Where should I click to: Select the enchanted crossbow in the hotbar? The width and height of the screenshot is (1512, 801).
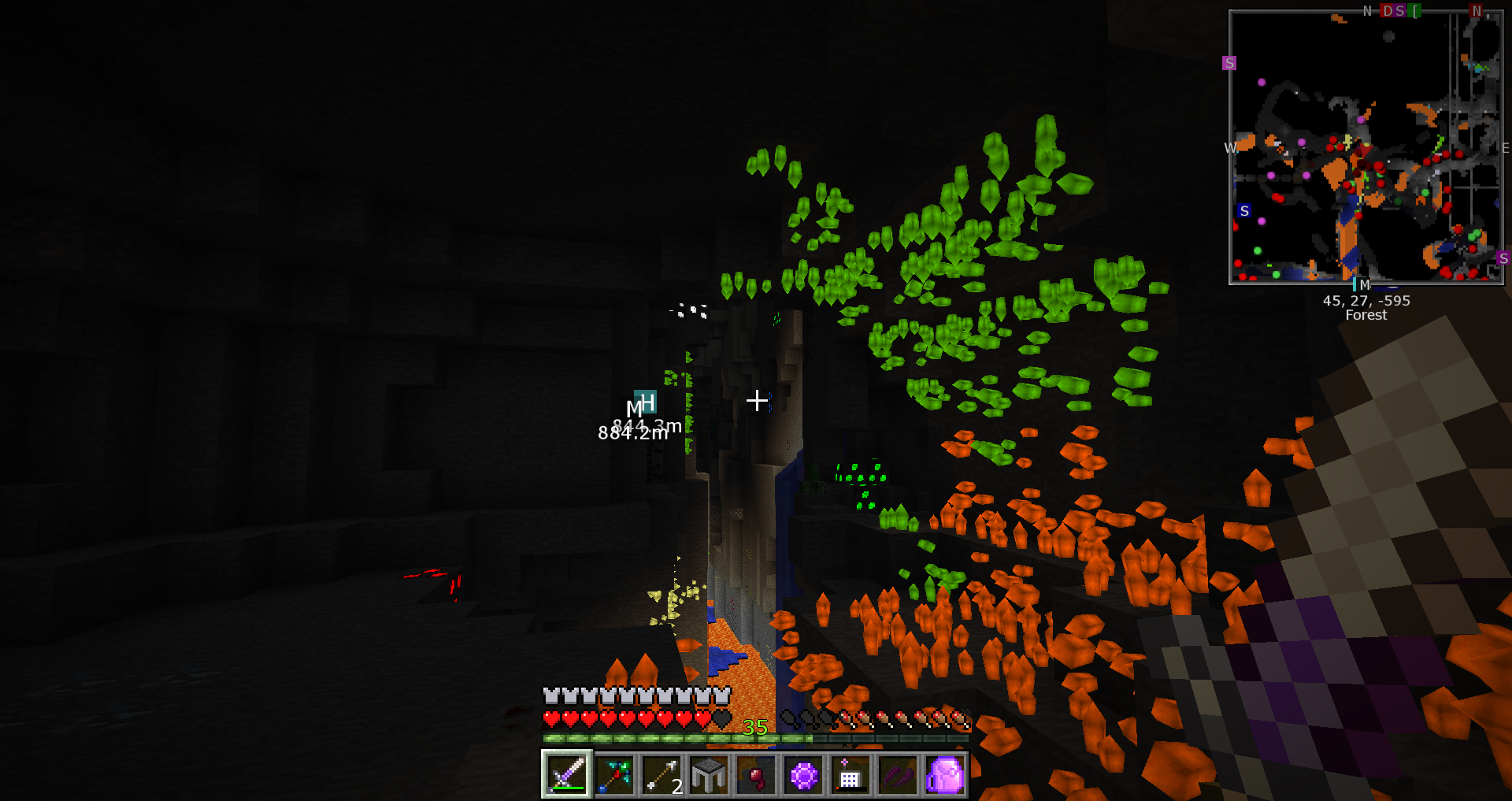coord(615,776)
